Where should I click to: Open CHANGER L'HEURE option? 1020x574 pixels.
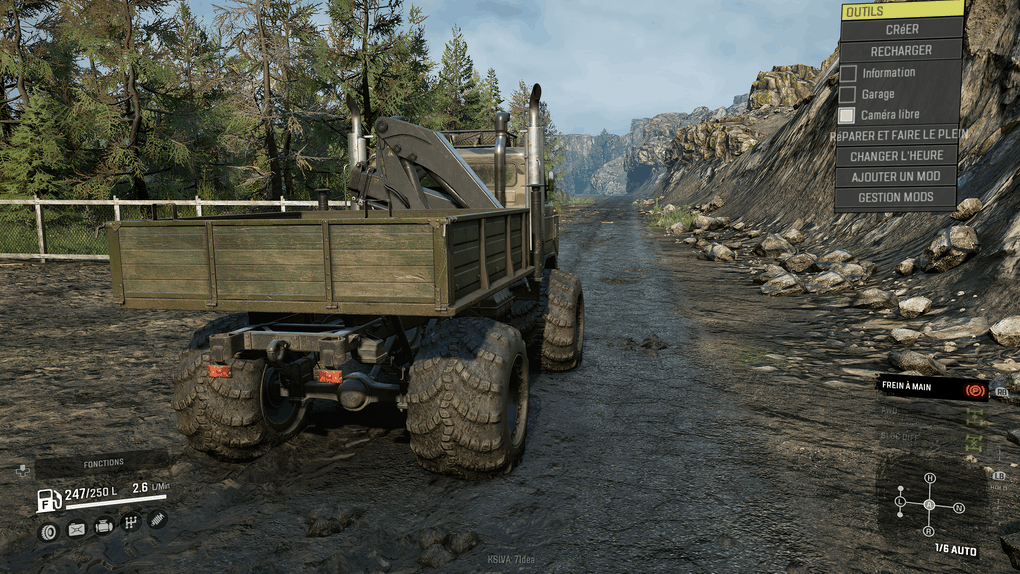[897, 156]
